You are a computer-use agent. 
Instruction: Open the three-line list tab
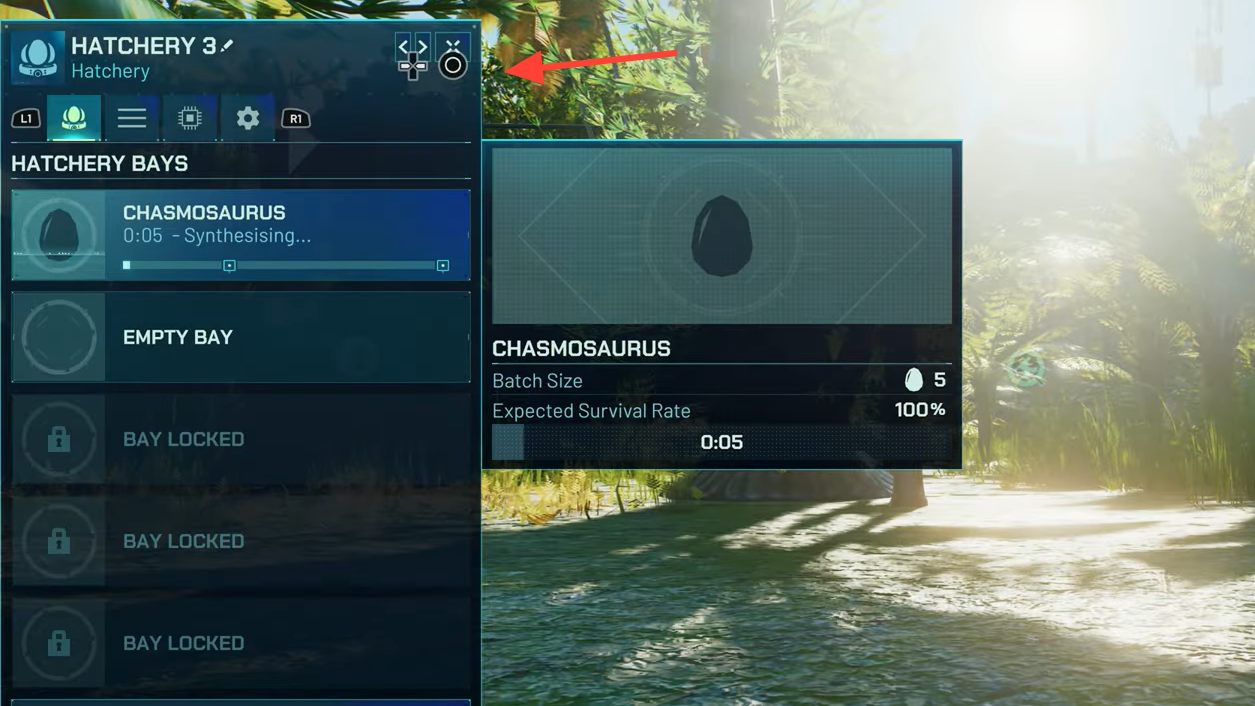[x=132, y=118]
